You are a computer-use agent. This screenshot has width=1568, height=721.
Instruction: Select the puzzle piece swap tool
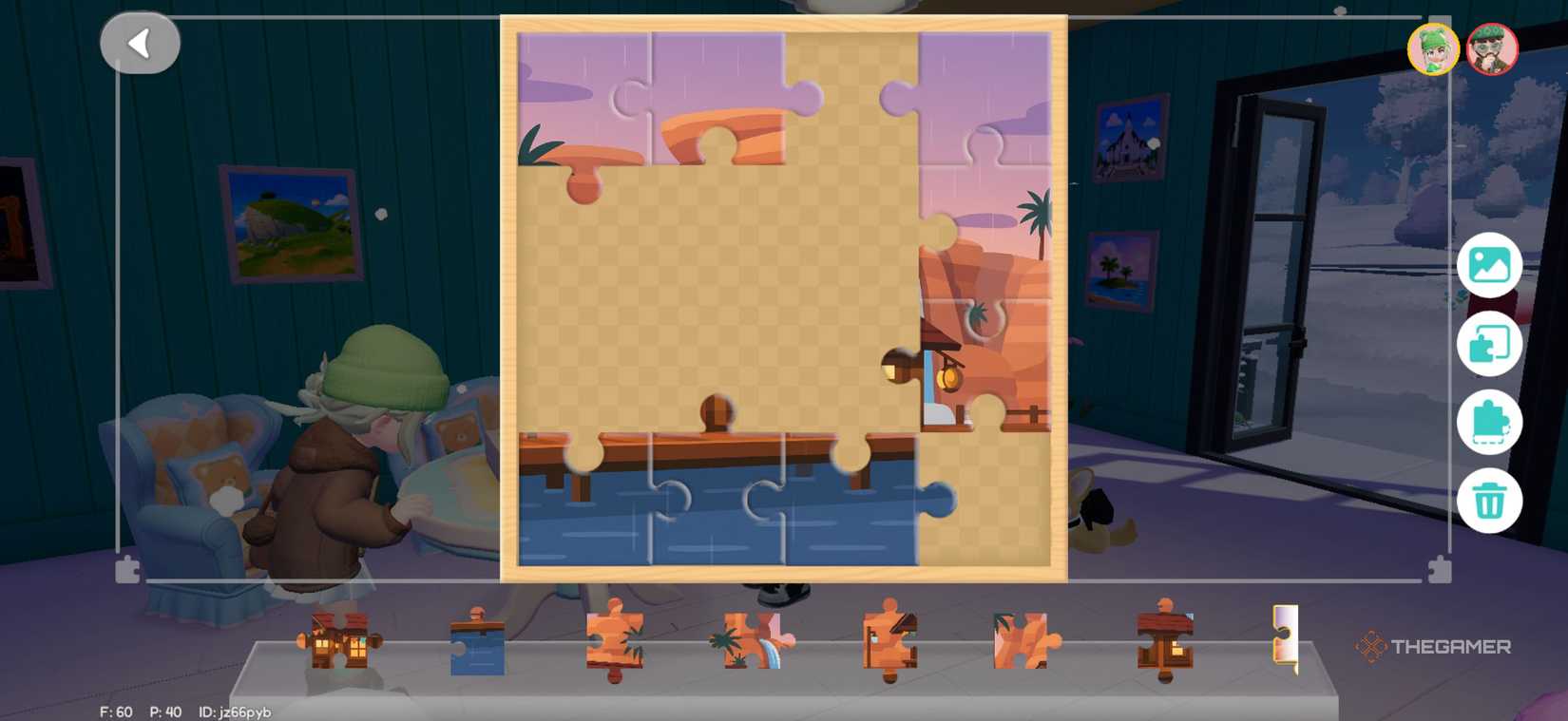coord(1492,344)
